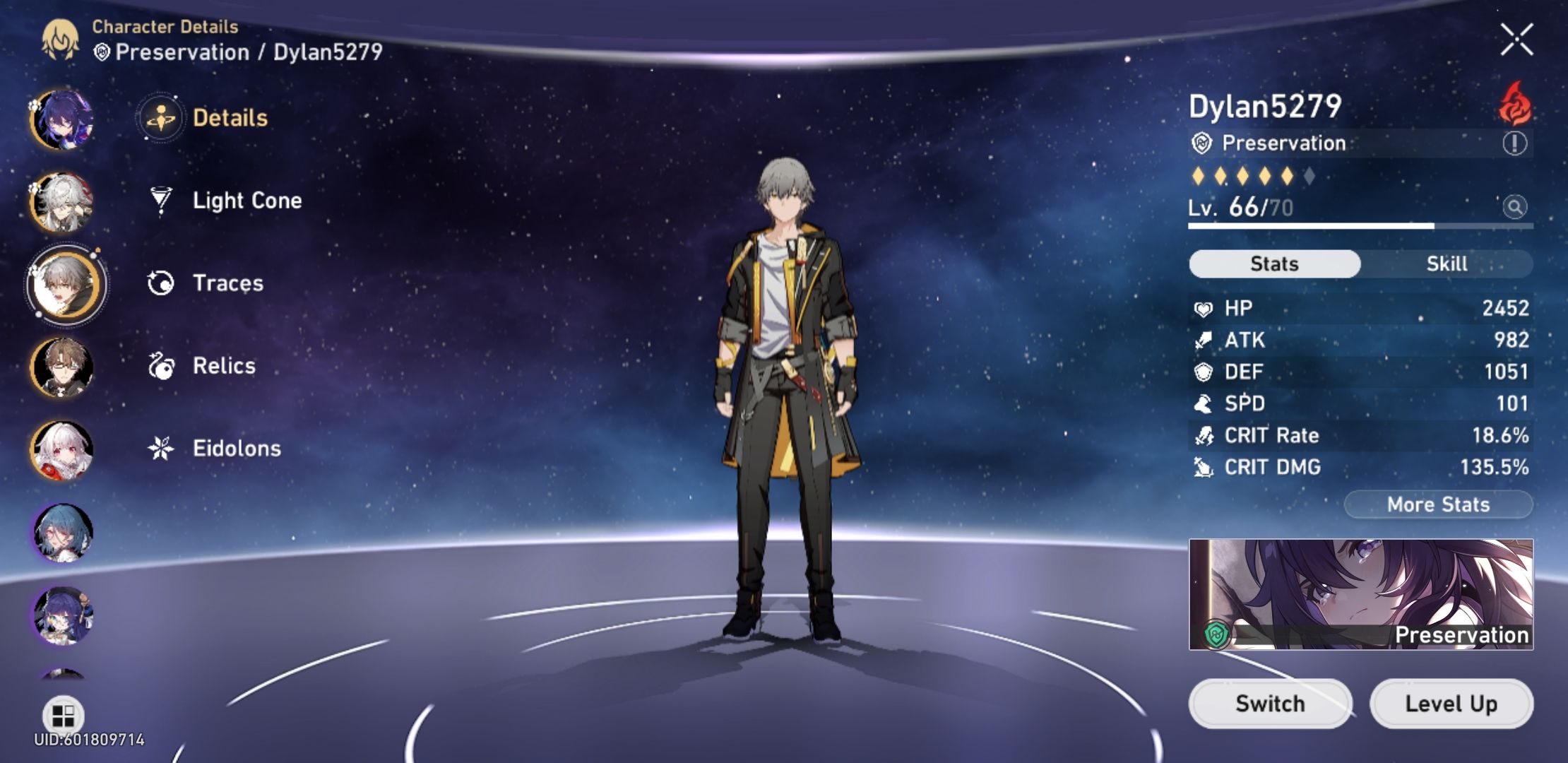Select the Stats tab

(x=1273, y=263)
